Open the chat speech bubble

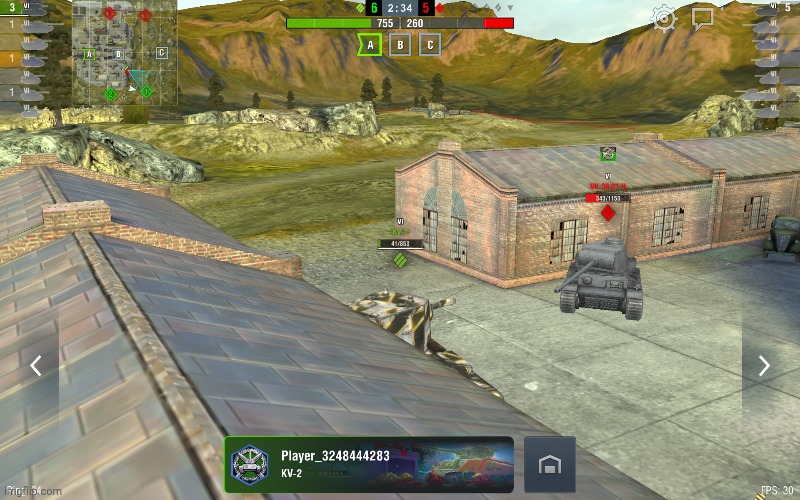coord(703,18)
